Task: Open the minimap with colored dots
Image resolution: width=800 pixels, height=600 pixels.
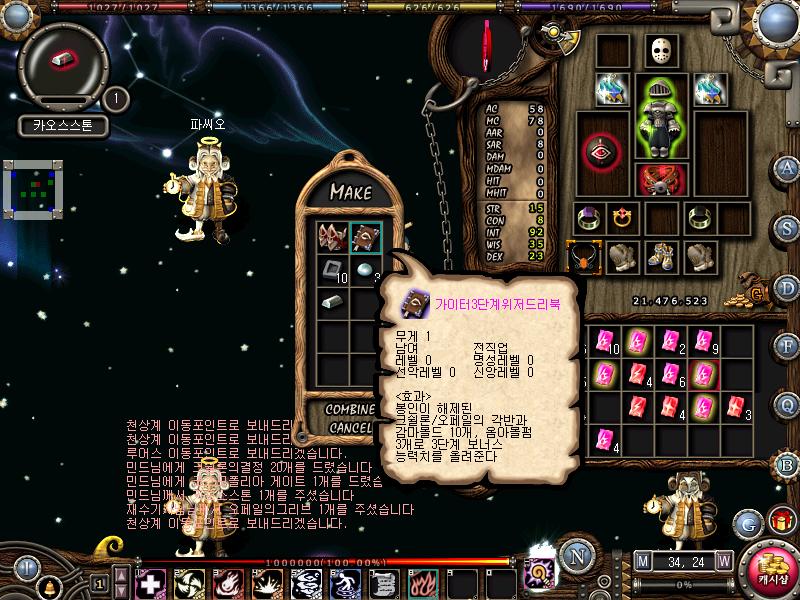Action: [x=33, y=189]
